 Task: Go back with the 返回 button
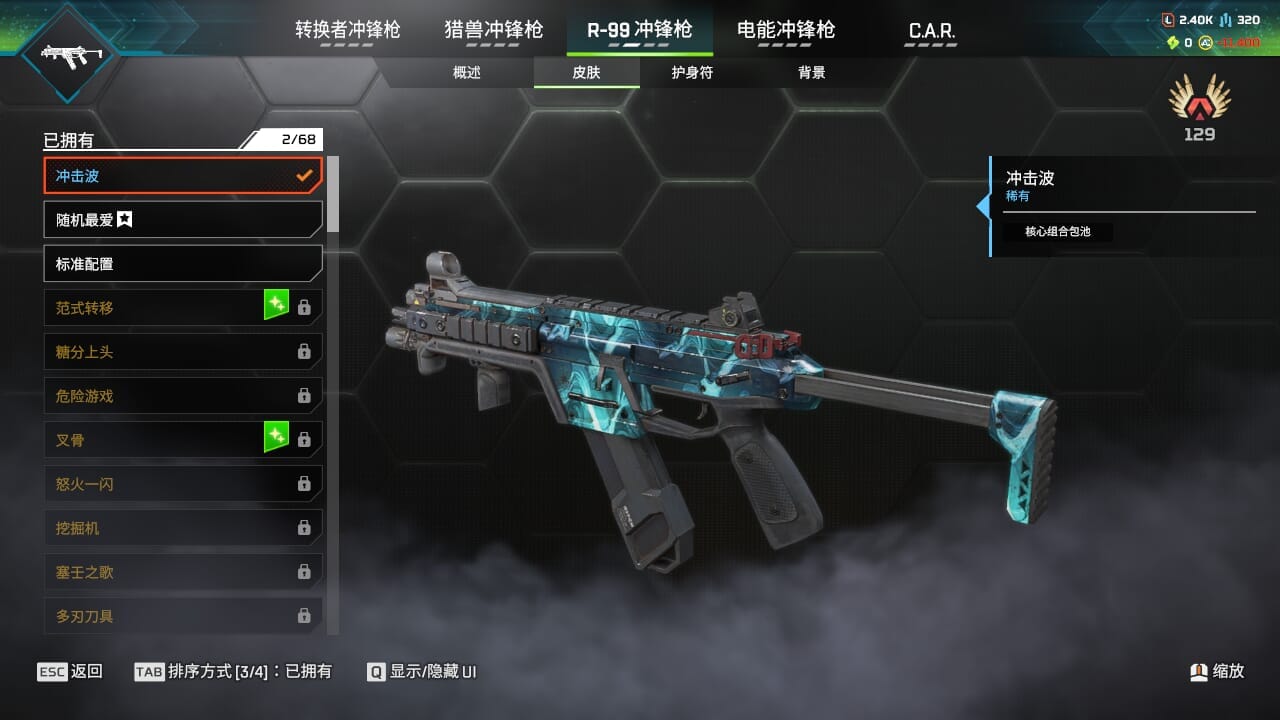click(70, 672)
